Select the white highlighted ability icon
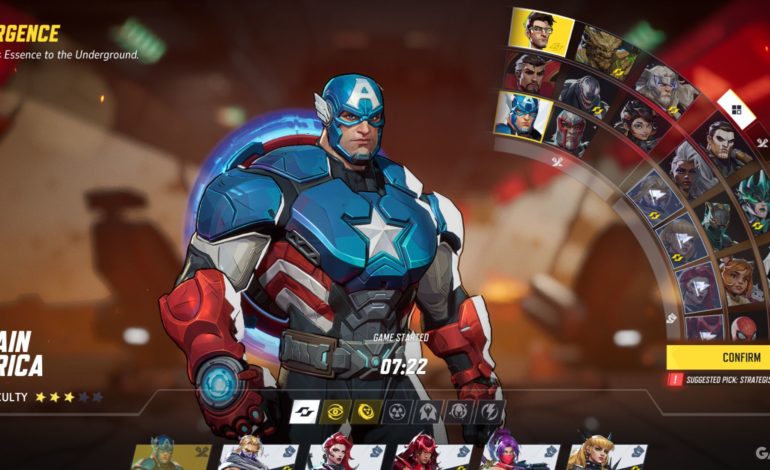 (305, 411)
